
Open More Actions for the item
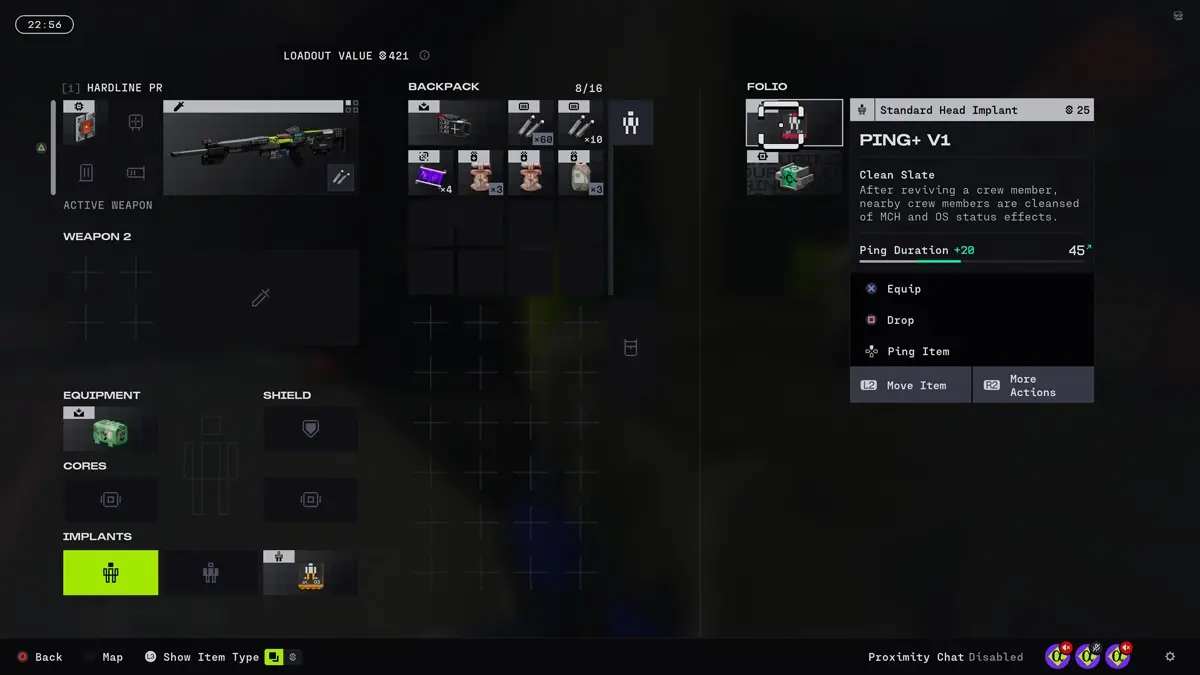1032,385
